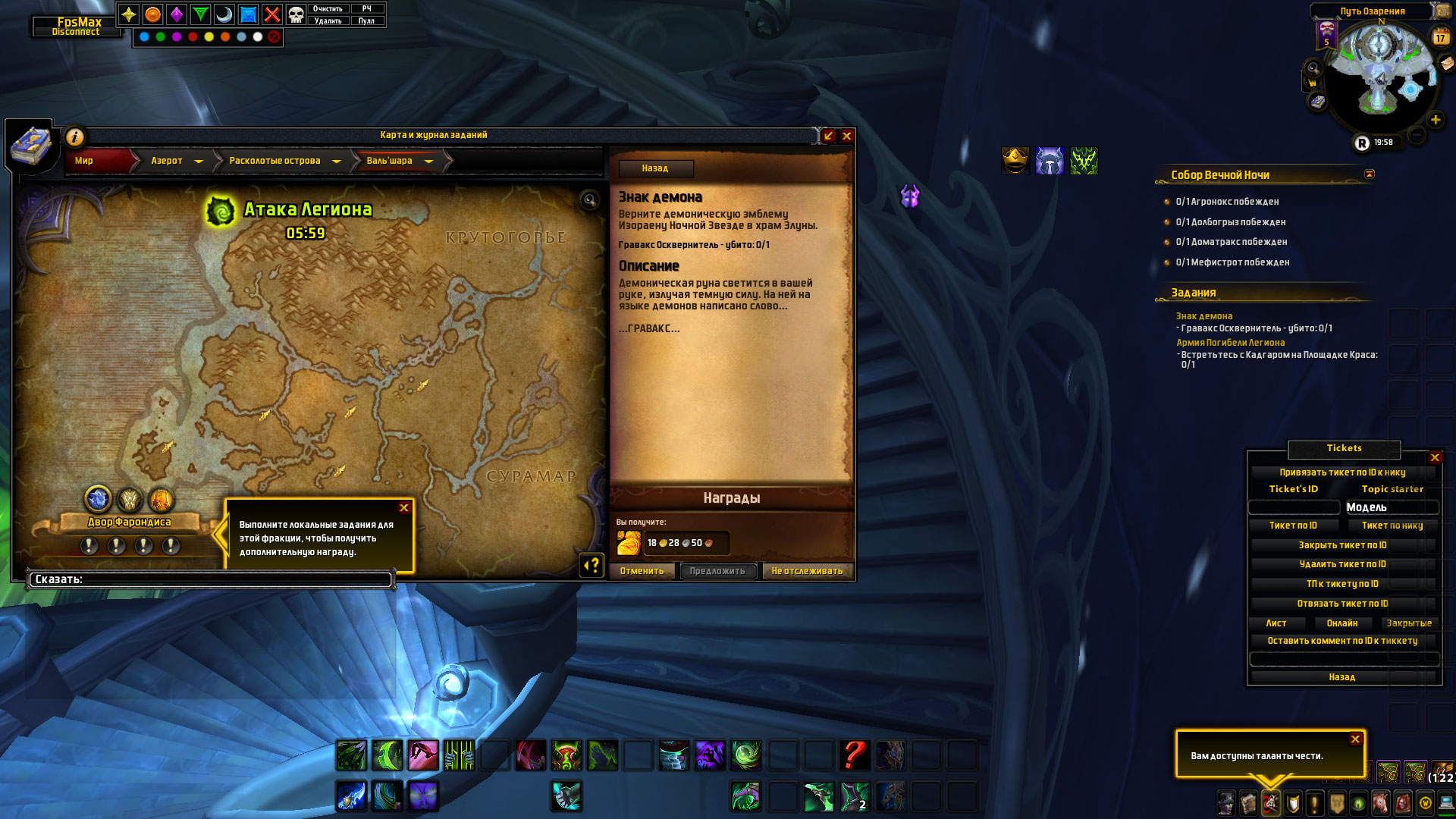
Task: Click Удалить тикет по ID button
Action: click(x=1342, y=564)
